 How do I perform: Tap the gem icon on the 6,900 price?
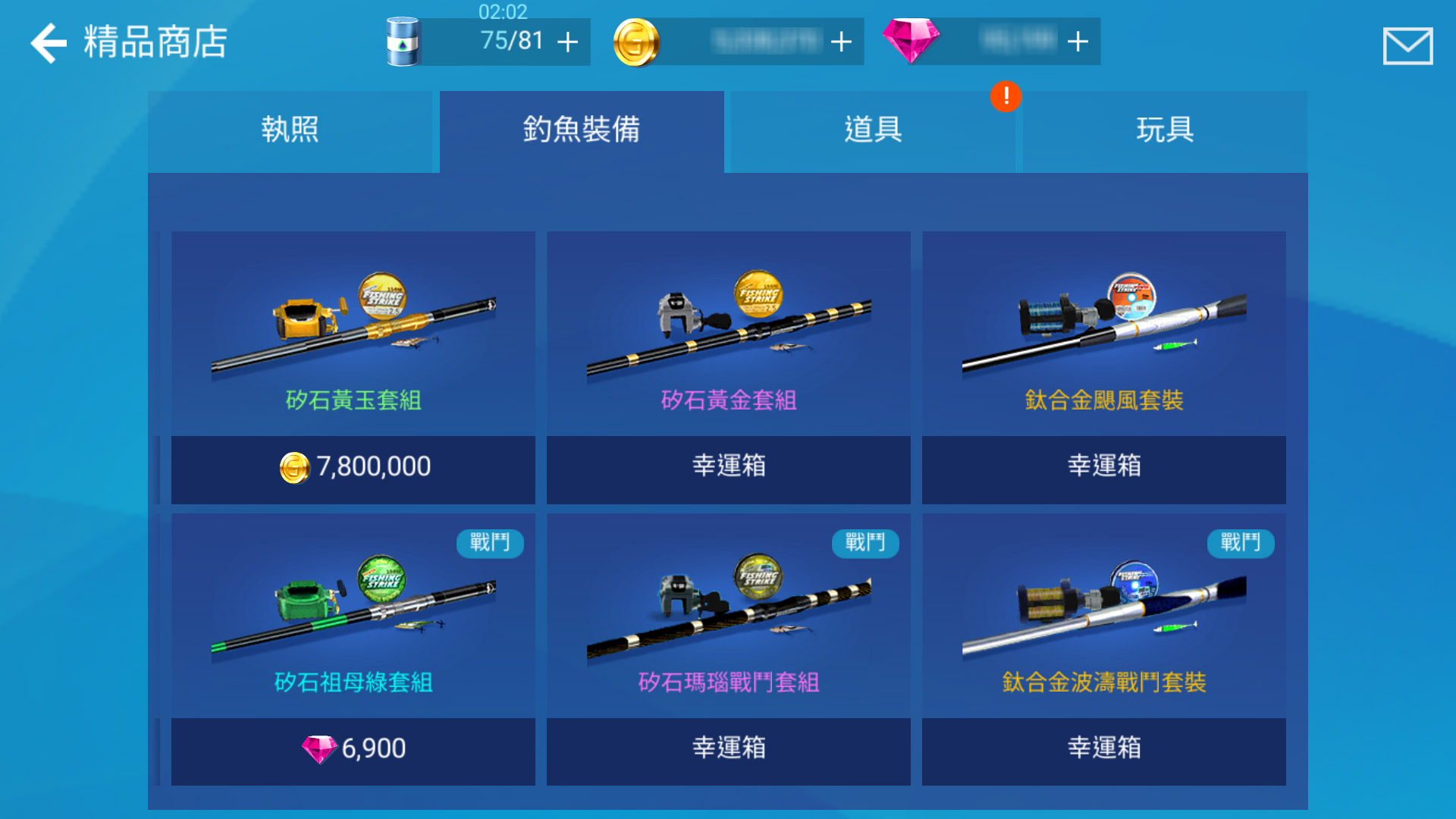tap(322, 749)
